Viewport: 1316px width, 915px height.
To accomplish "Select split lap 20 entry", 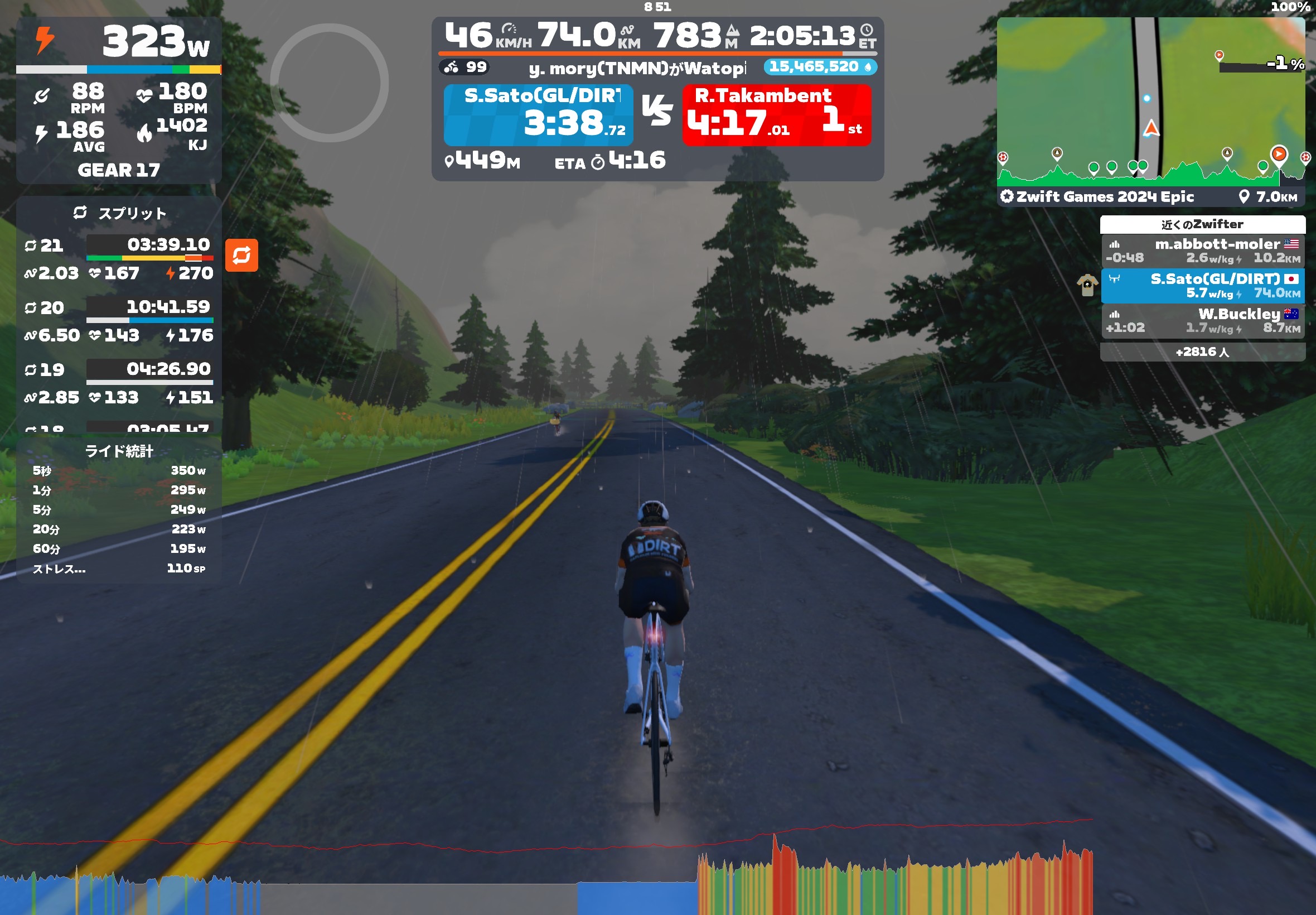I will click(119, 321).
